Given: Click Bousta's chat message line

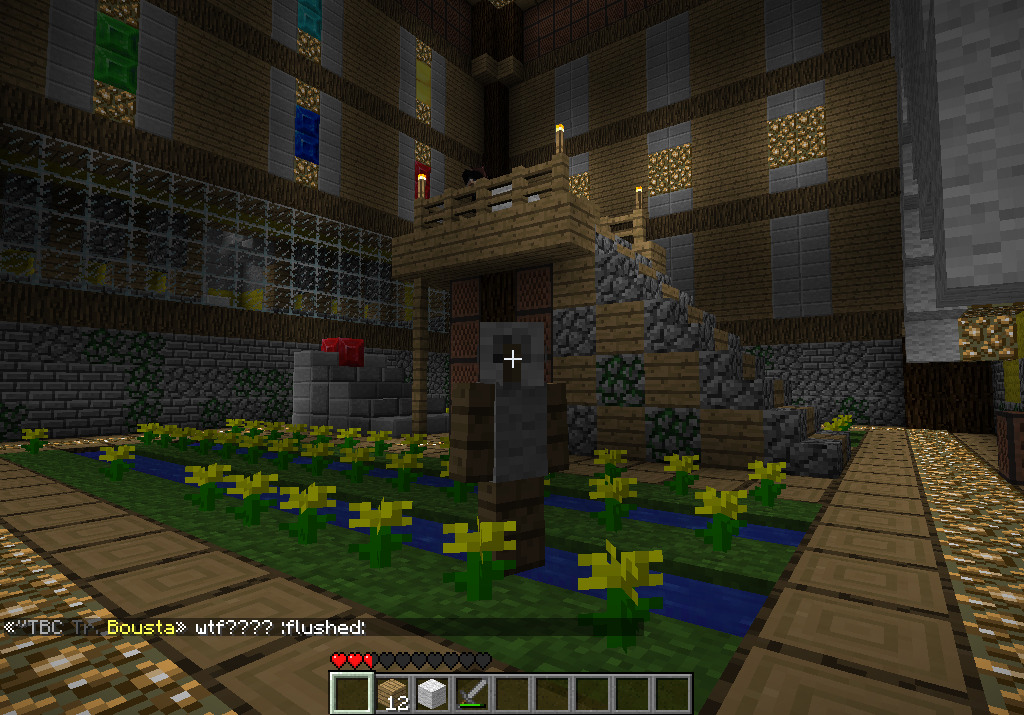Looking at the screenshot, I should pyautogui.click(x=185, y=628).
